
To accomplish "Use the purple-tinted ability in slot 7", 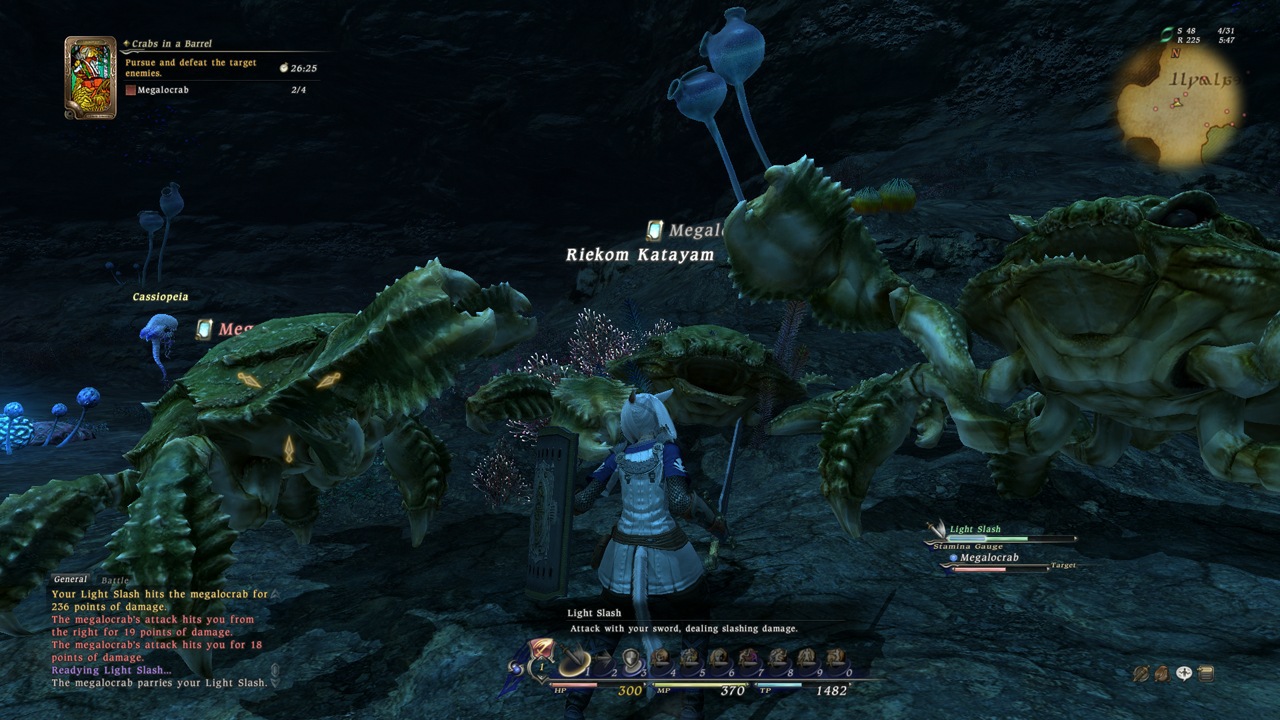I will [x=745, y=660].
